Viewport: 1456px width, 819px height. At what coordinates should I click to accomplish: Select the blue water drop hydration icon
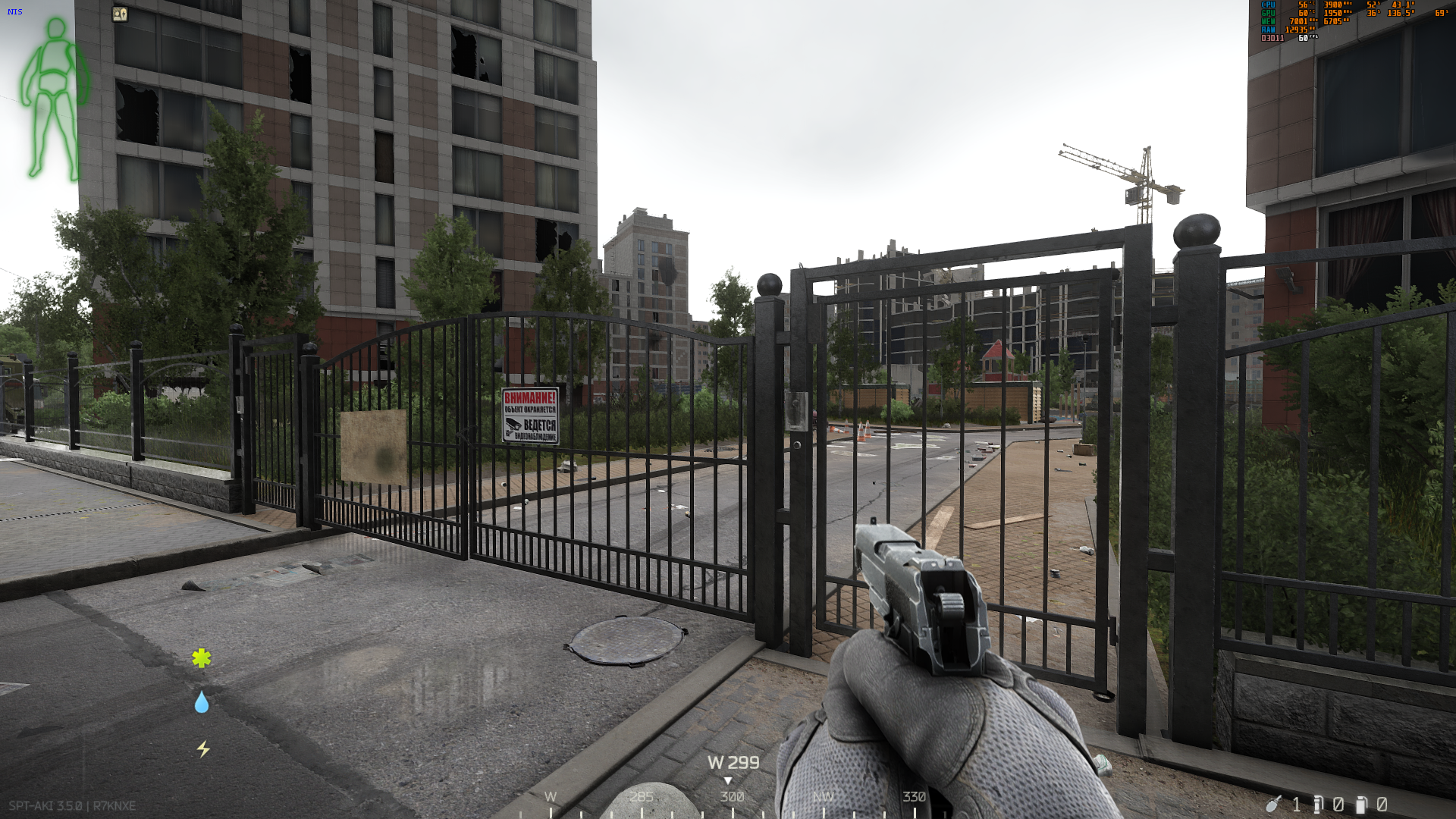click(x=201, y=703)
